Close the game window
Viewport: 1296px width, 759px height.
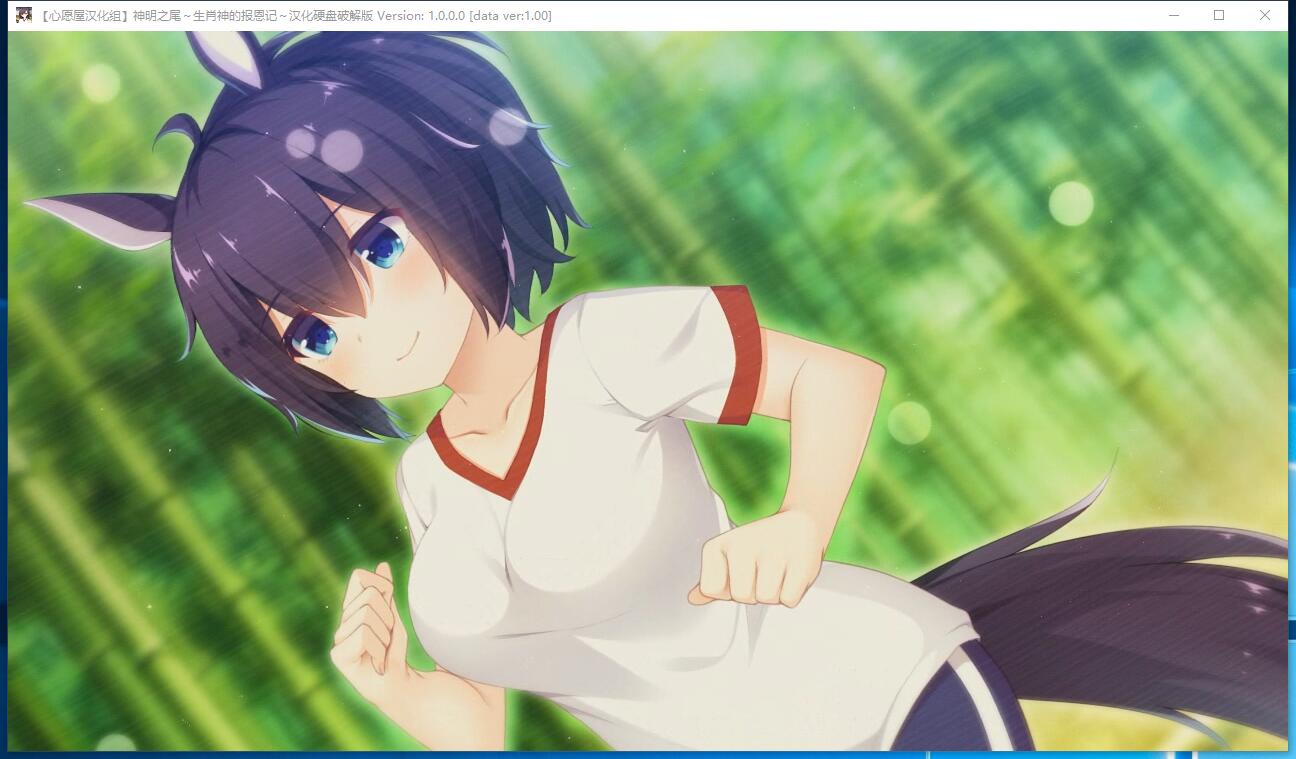[1265, 15]
